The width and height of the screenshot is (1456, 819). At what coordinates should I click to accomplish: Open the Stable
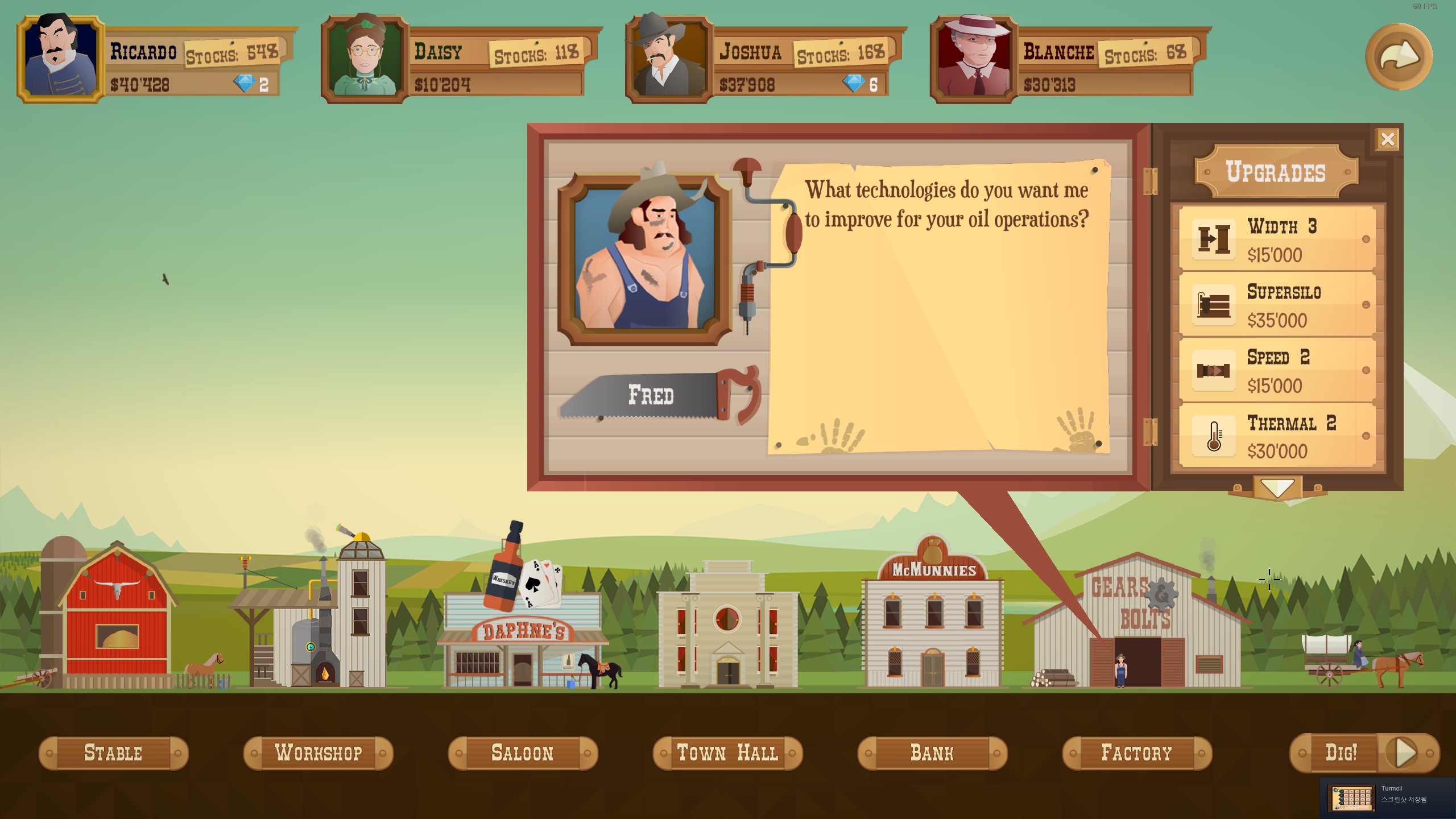113,753
